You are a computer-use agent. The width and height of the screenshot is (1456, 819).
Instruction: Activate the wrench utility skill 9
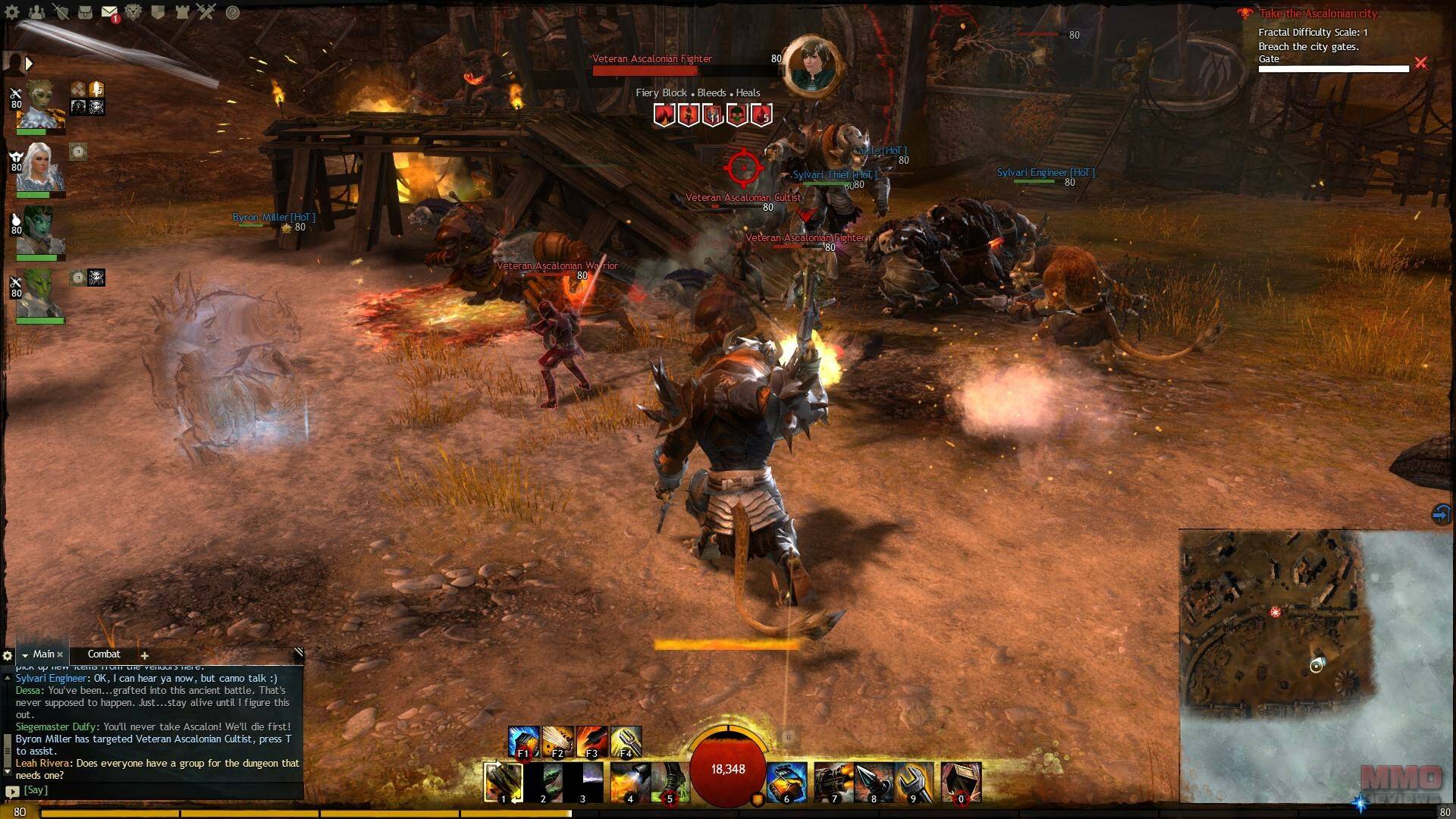[913, 781]
